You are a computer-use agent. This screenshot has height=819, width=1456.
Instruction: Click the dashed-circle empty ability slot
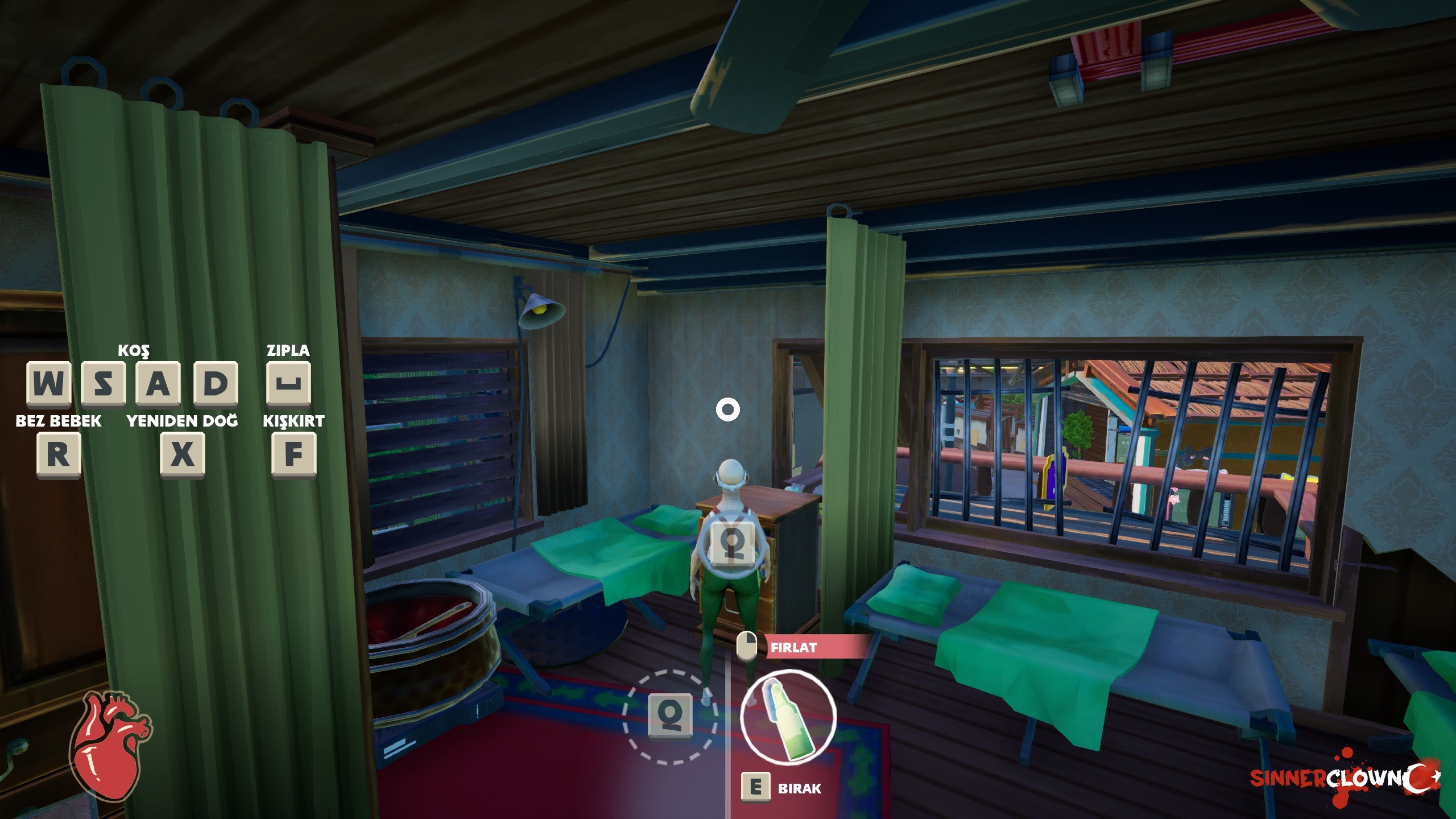[671, 715]
